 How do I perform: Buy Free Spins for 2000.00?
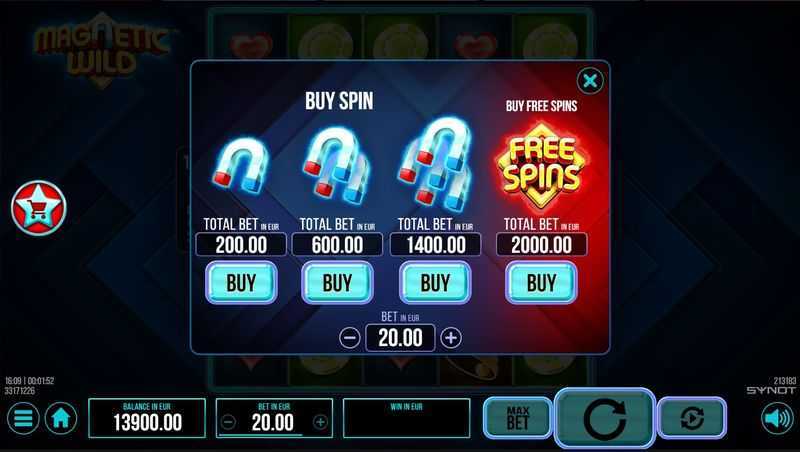541,283
